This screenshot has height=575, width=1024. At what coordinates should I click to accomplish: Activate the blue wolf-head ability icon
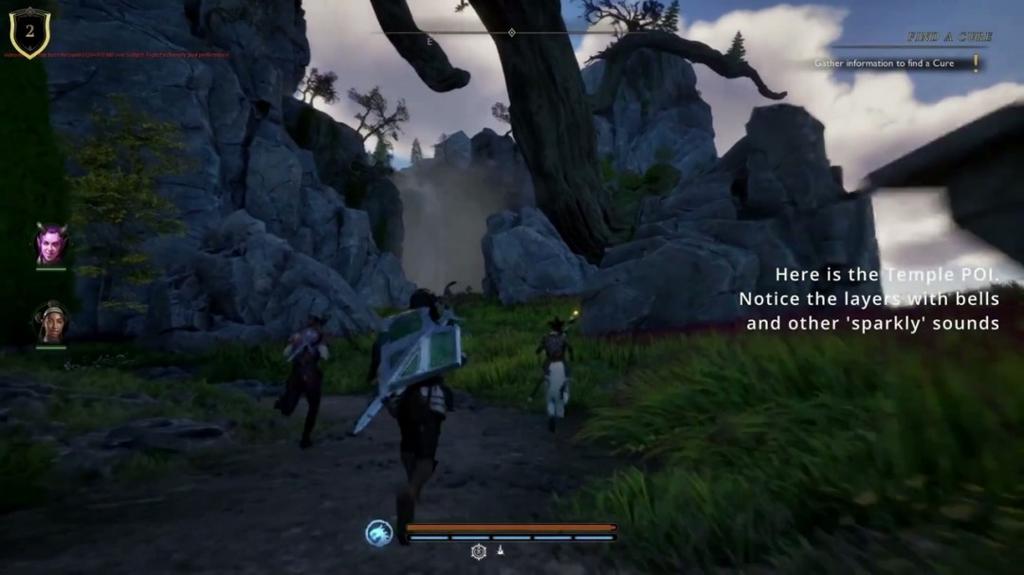[x=379, y=533]
